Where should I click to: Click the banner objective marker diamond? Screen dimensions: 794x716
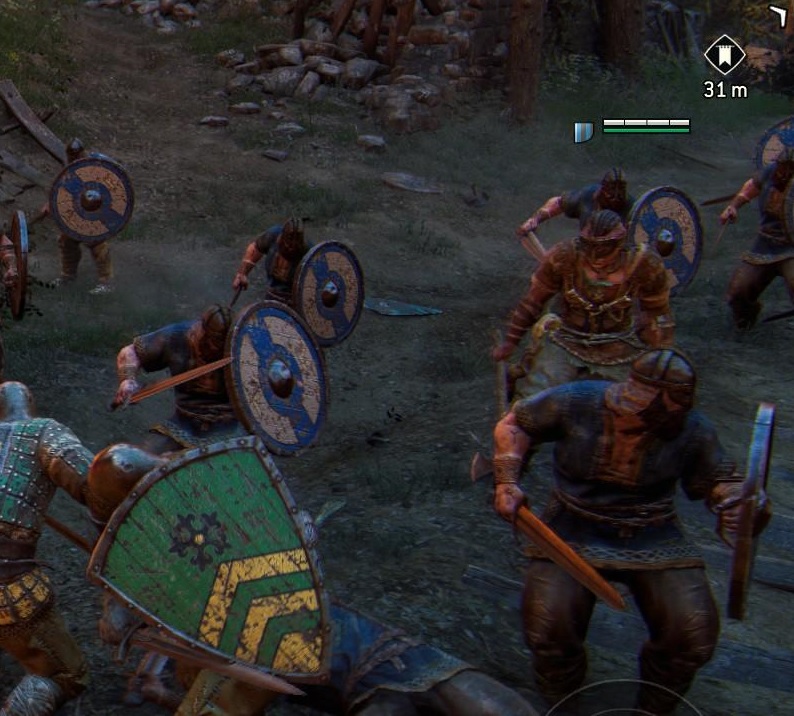click(x=725, y=55)
